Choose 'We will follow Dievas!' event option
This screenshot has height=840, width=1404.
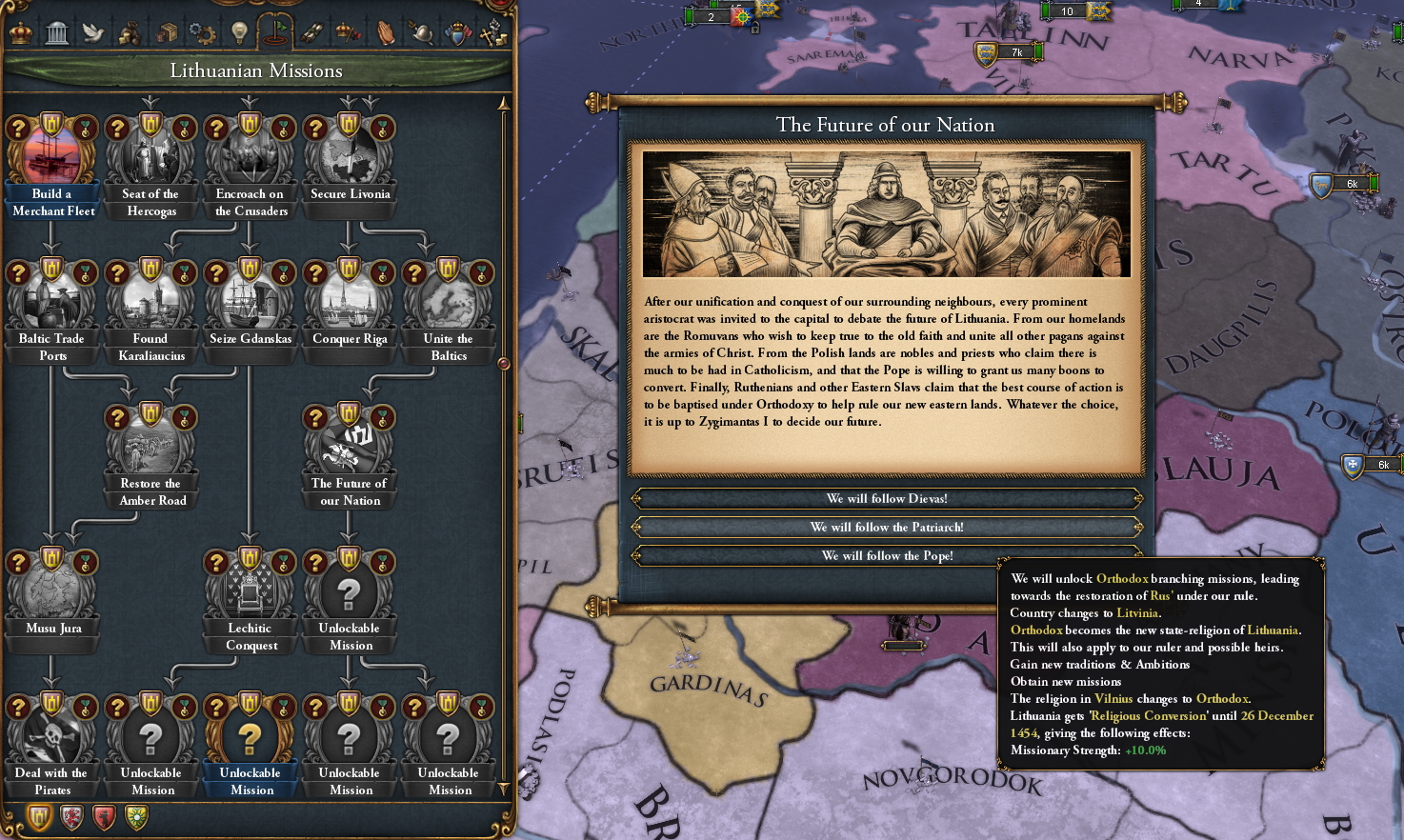(887, 497)
